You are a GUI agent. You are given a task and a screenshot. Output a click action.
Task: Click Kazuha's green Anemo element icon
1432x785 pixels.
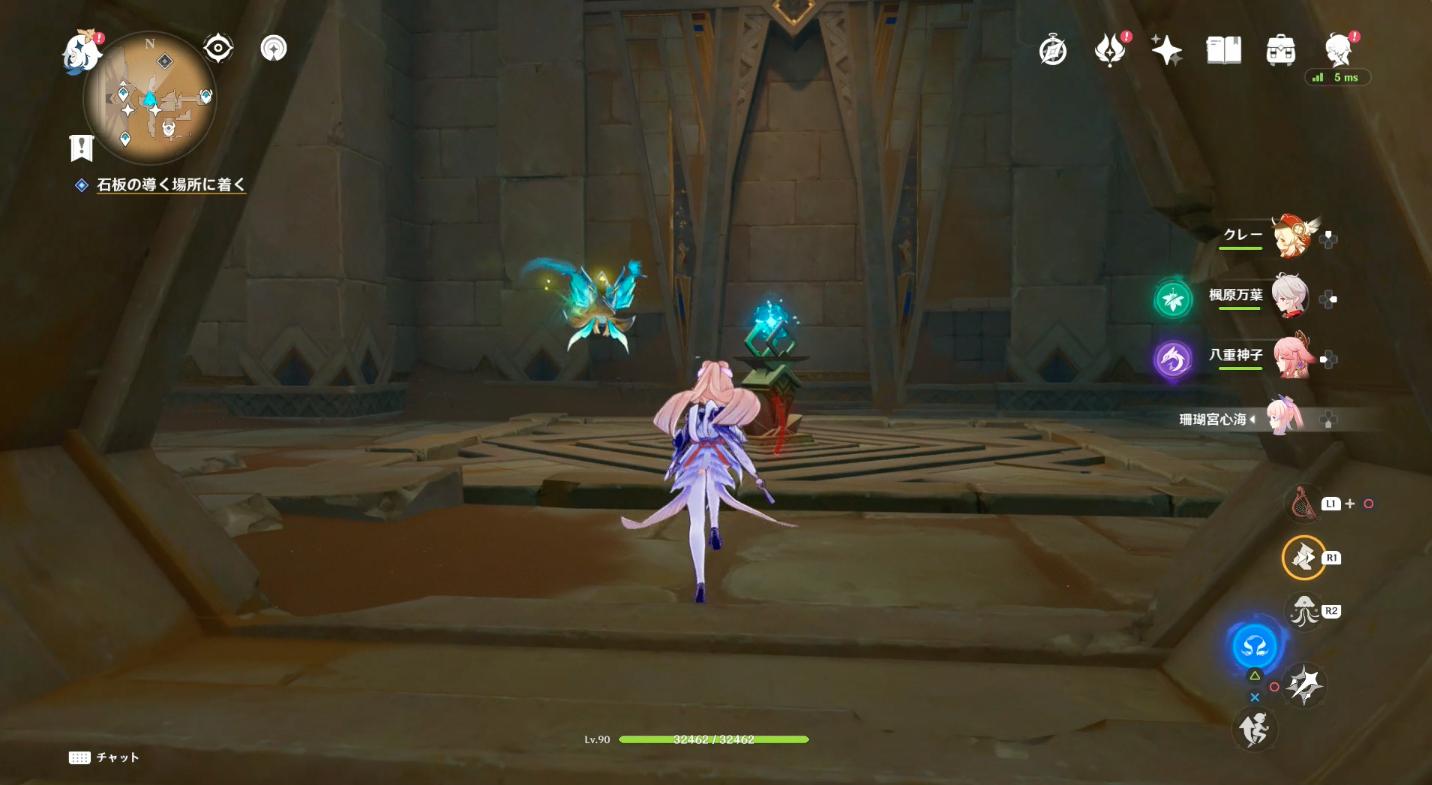click(x=1172, y=298)
